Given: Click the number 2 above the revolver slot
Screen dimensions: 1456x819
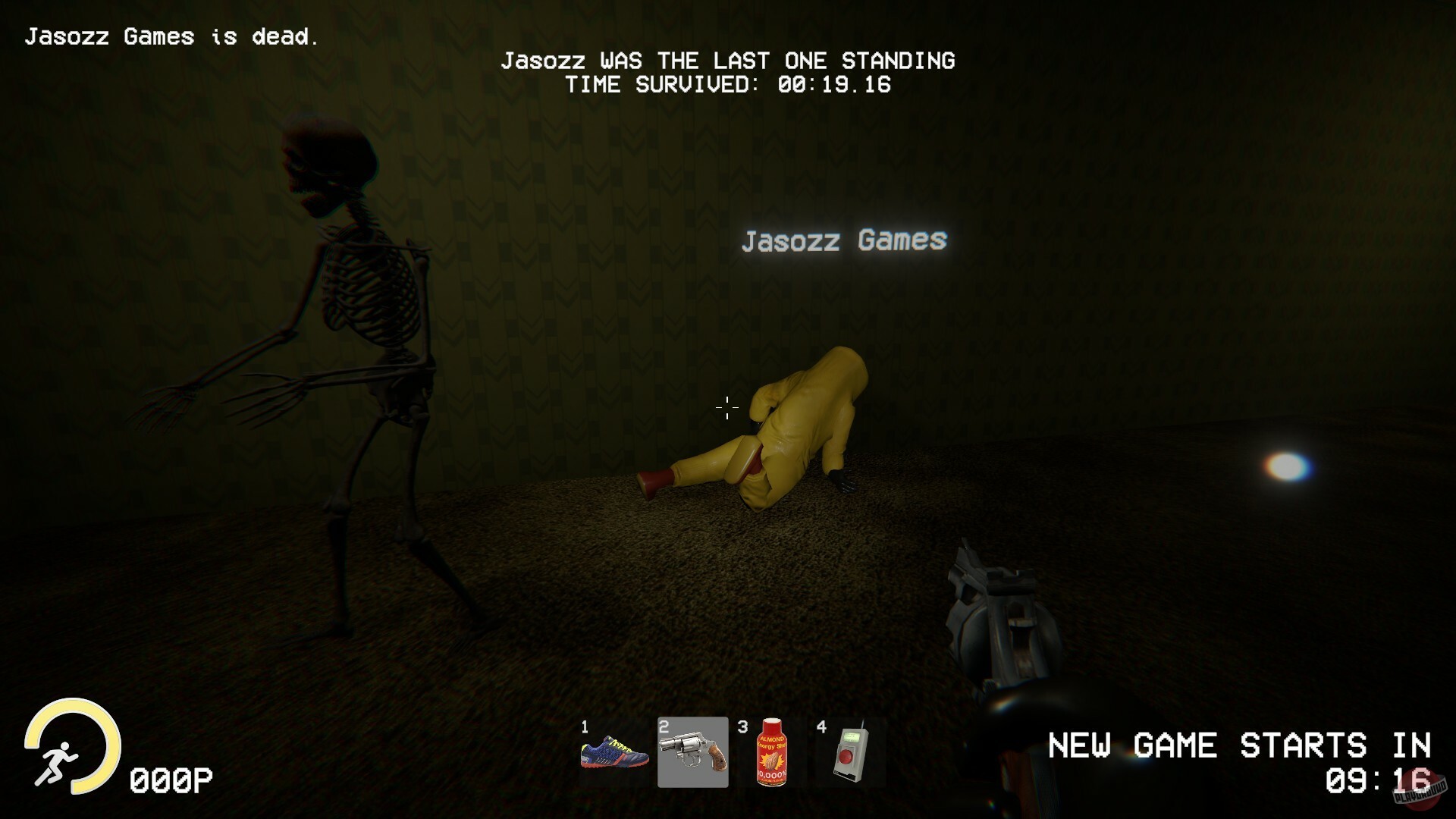Looking at the screenshot, I should 664,726.
